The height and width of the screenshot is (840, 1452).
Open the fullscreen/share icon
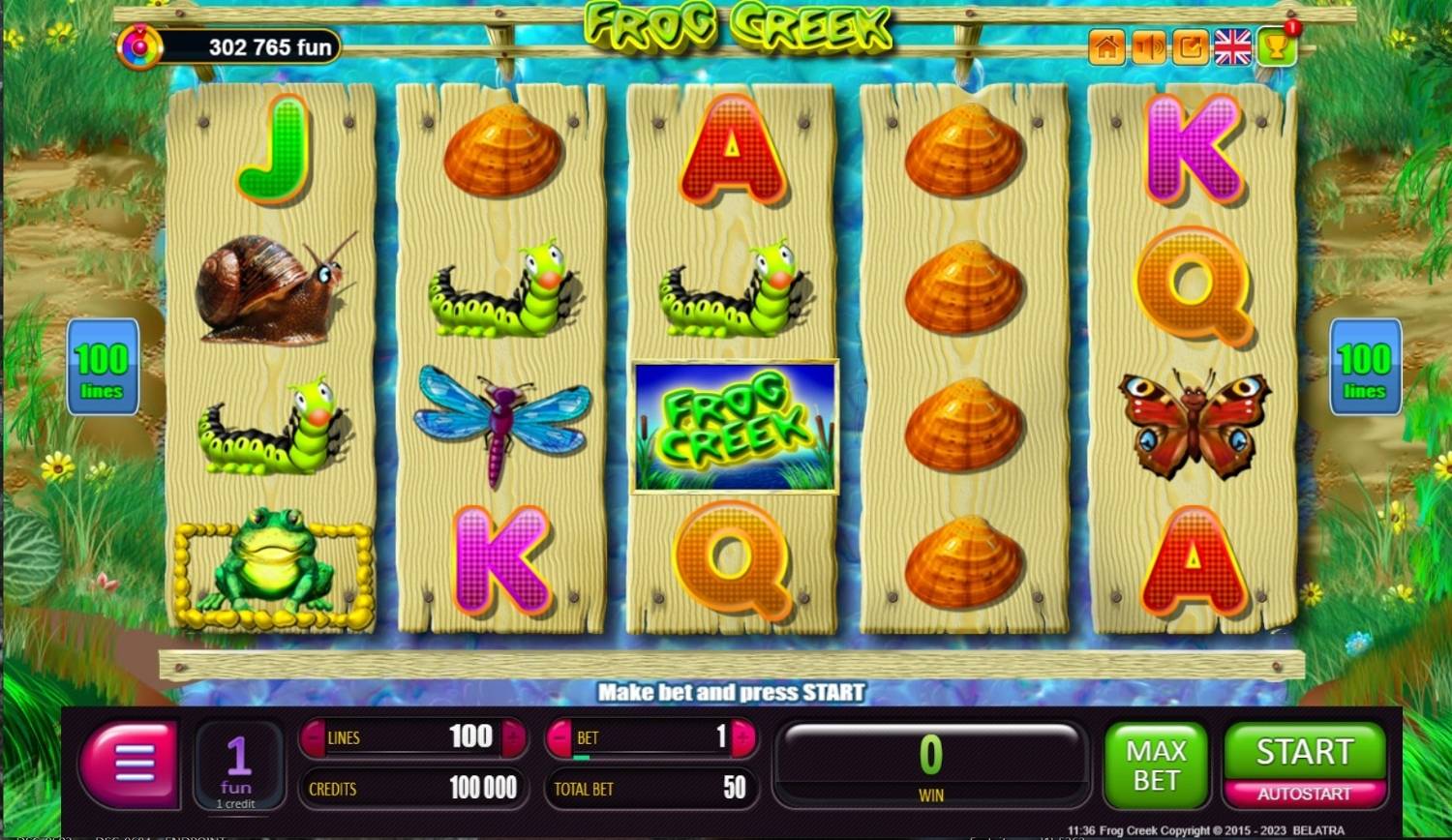click(1192, 48)
